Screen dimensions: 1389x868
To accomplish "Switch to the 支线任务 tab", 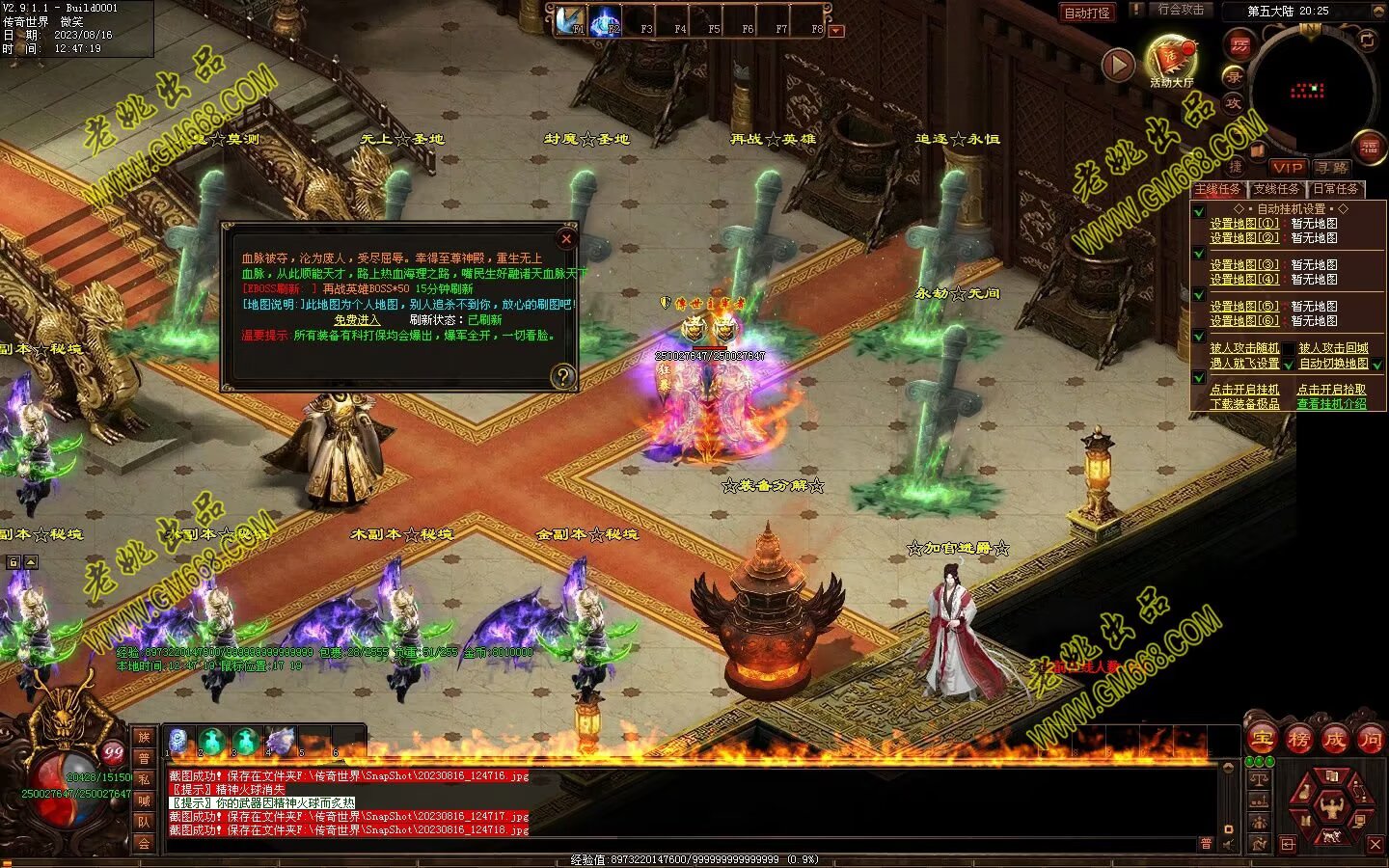I will 1276,189.
